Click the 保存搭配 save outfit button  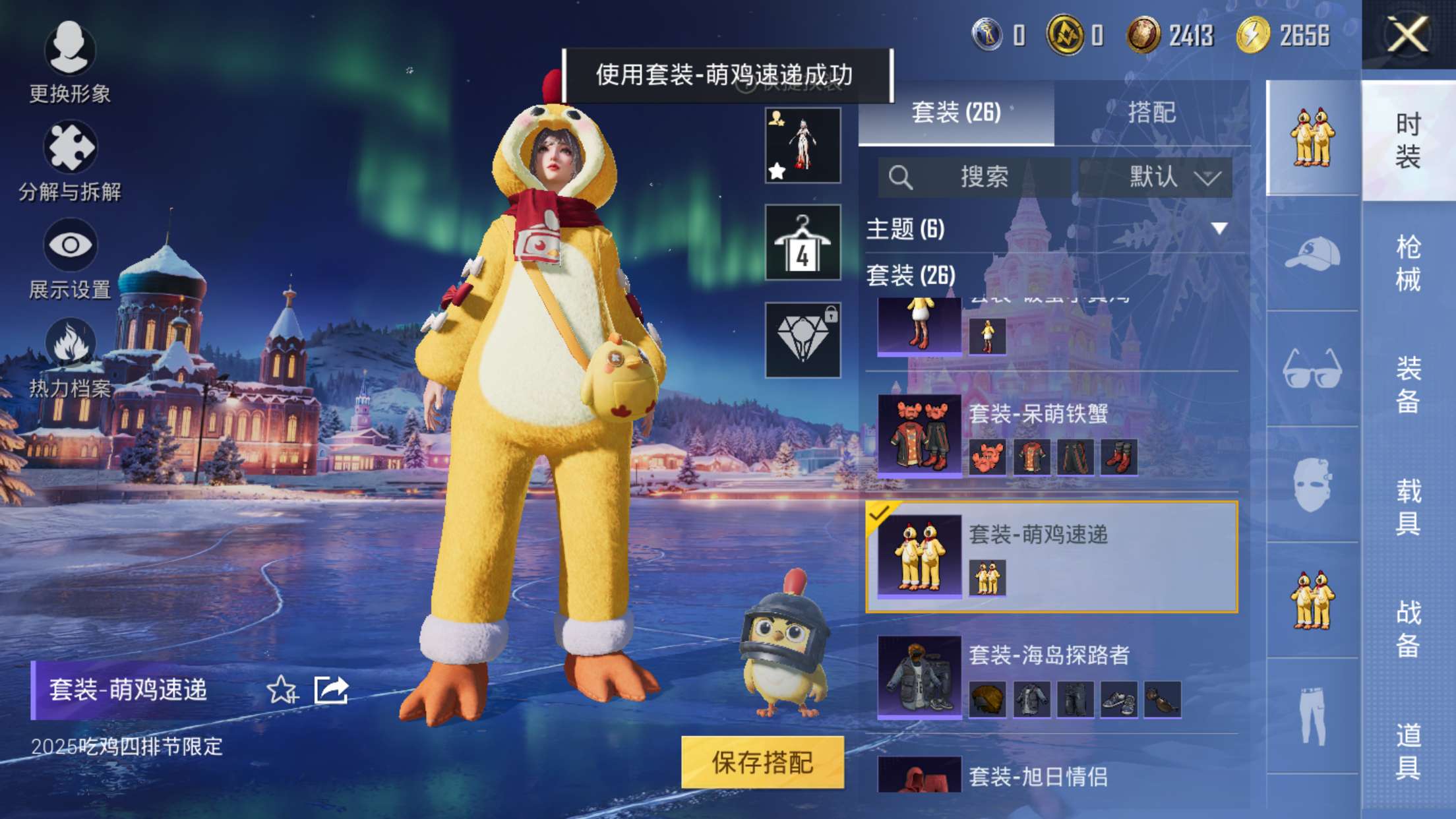pyautogui.click(x=762, y=762)
